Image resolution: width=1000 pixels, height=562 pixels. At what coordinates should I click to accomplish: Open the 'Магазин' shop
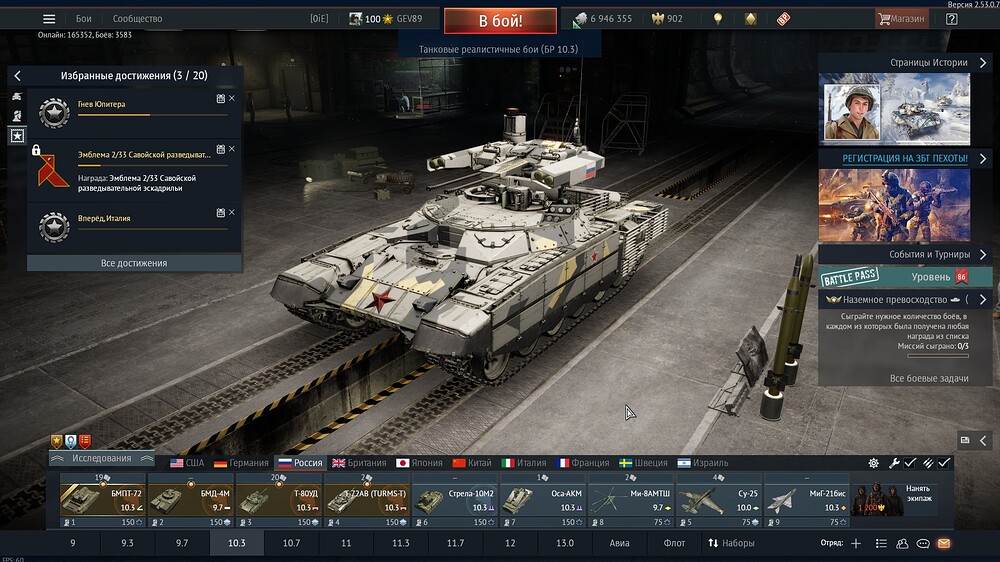click(x=901, y=19)
